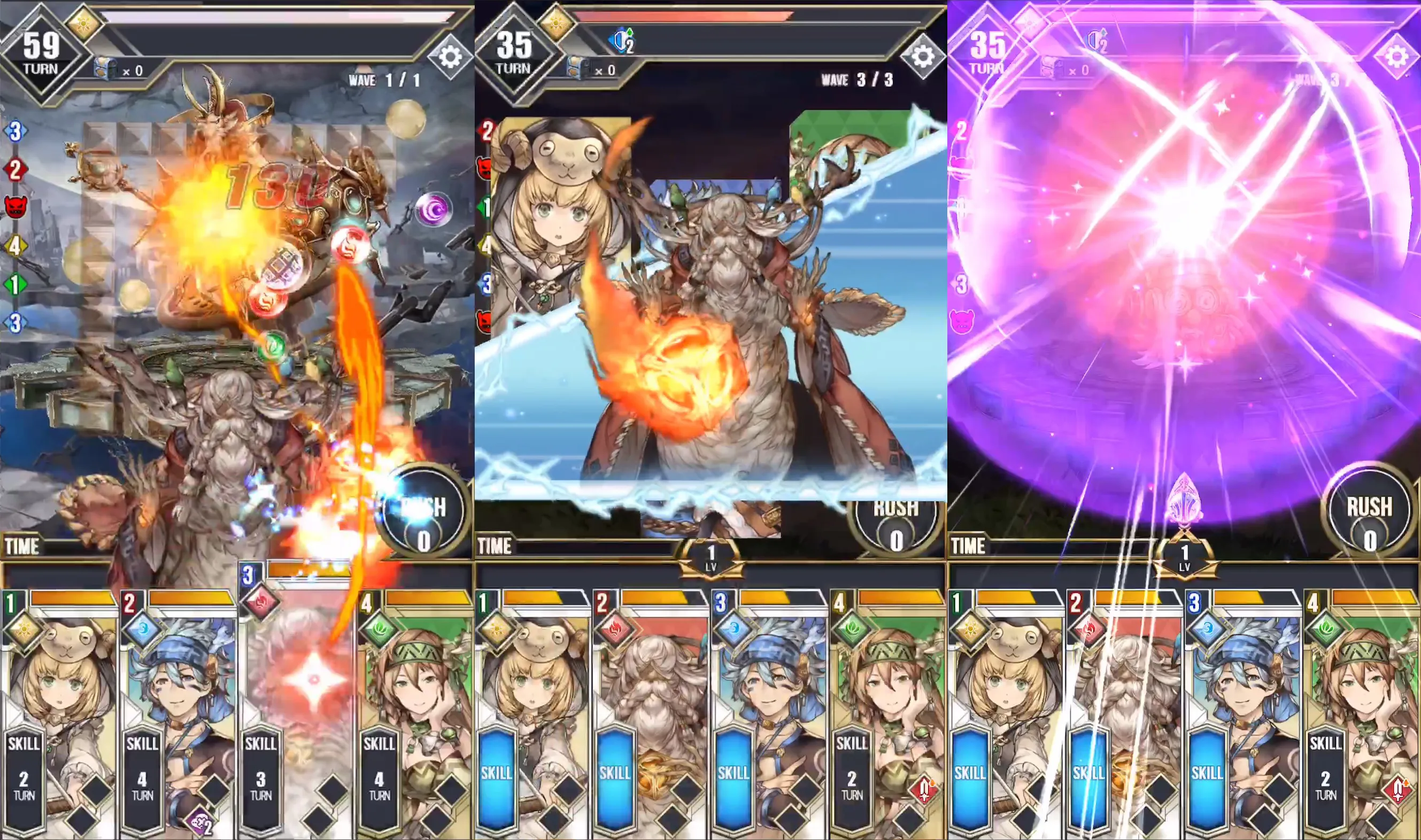This screenshot has height=840, width=1421.
Task: Open settings gear beside the WAVE 1 / 1 label
Action: pos(450,57)
